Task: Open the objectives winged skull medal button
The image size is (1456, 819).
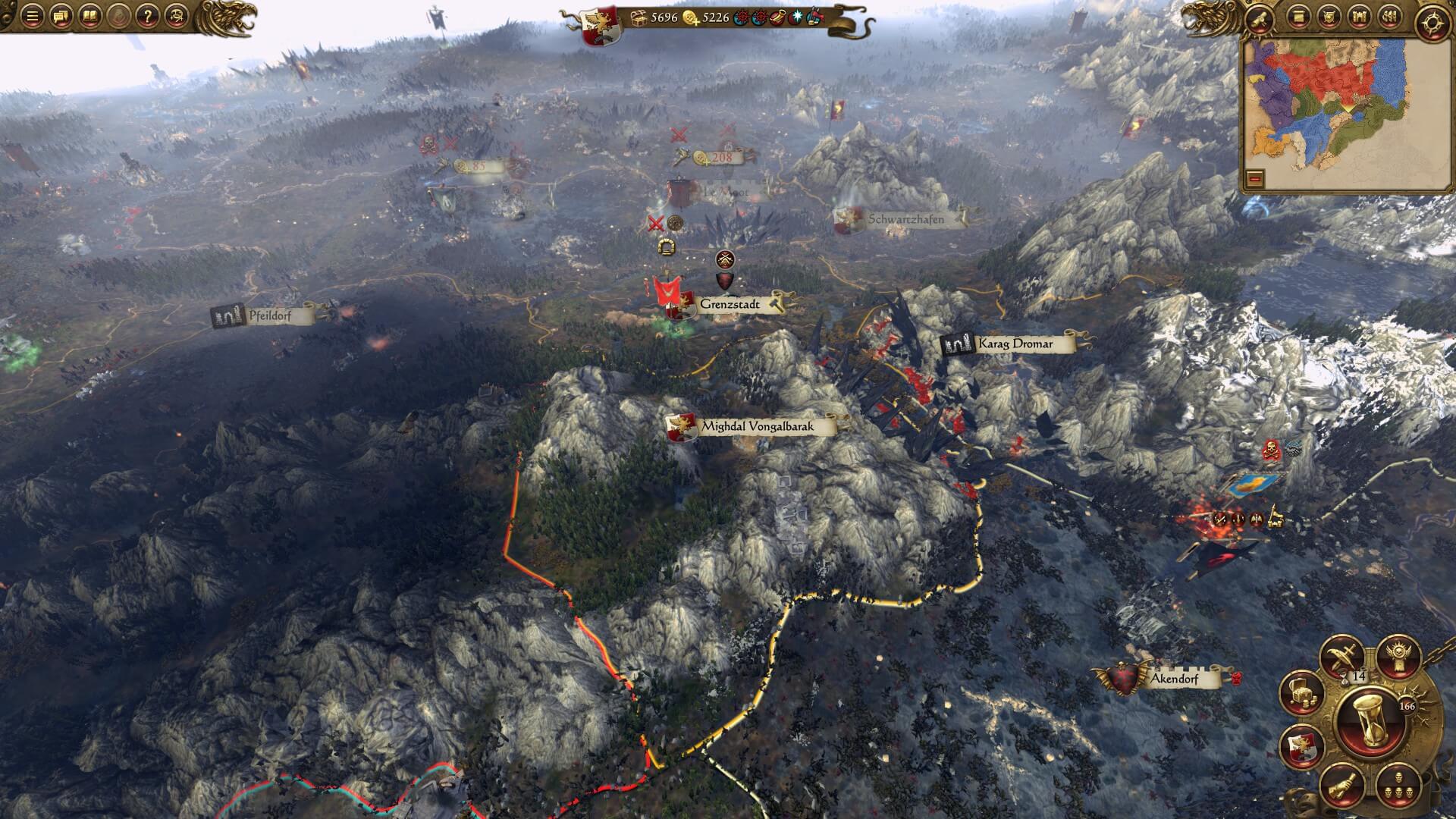Action: 1398,654
